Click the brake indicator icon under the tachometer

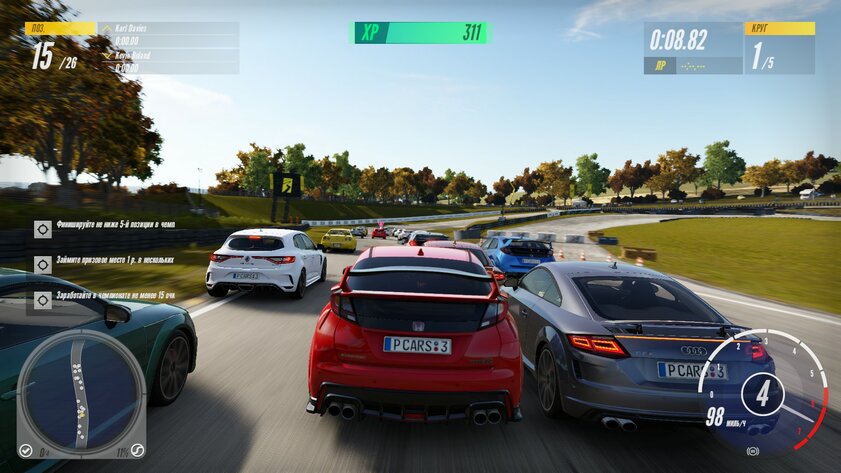click(752, 452)
